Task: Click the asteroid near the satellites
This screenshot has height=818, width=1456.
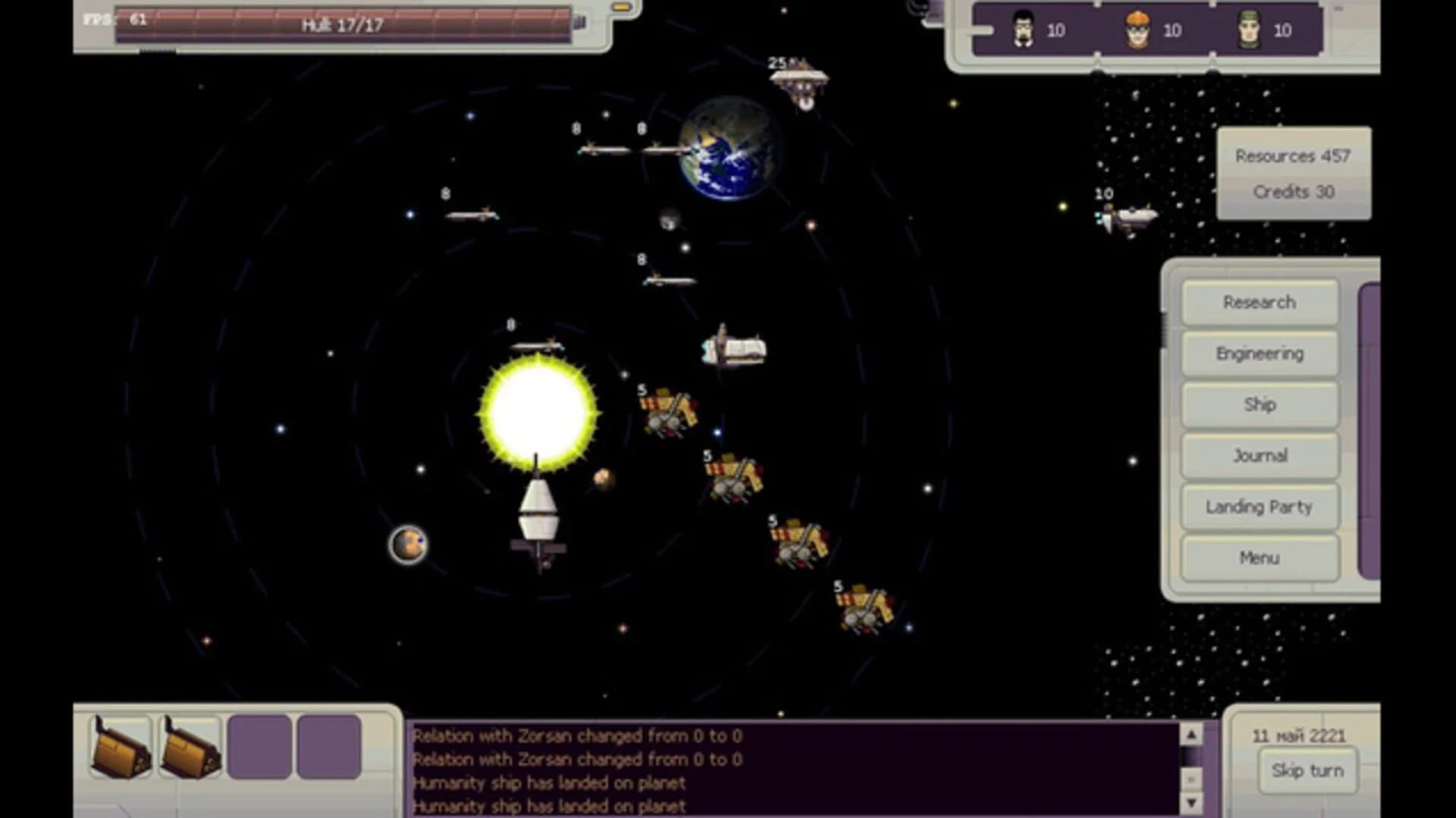Action: coord(603,479)
